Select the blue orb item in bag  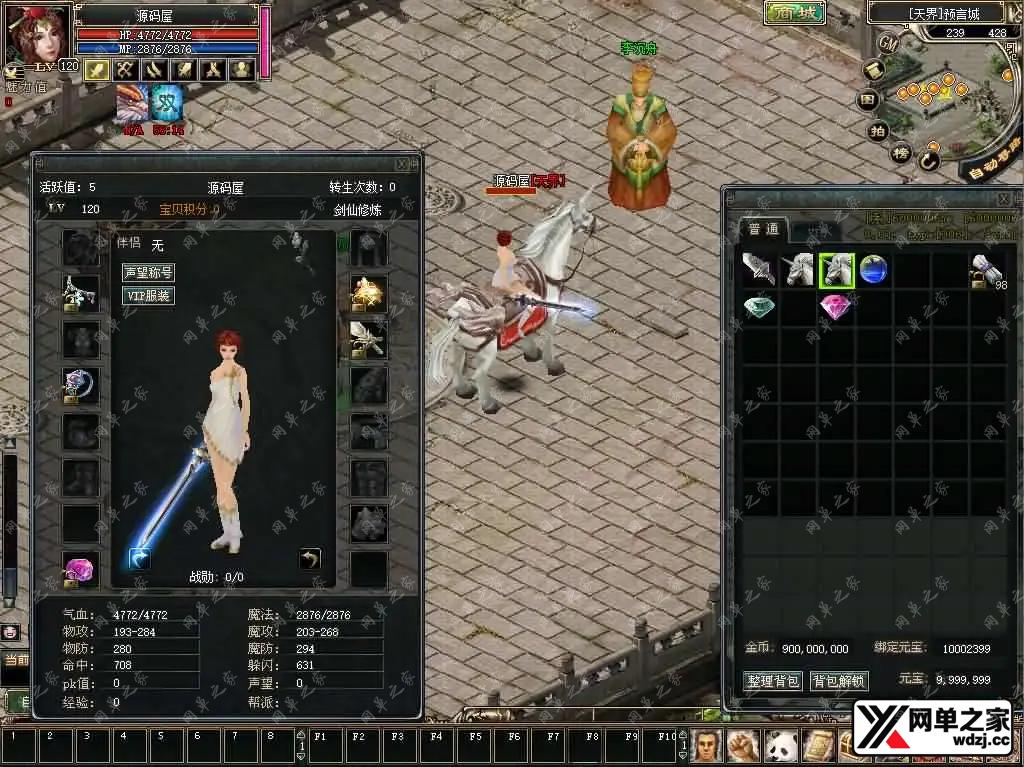pos(873,270)
